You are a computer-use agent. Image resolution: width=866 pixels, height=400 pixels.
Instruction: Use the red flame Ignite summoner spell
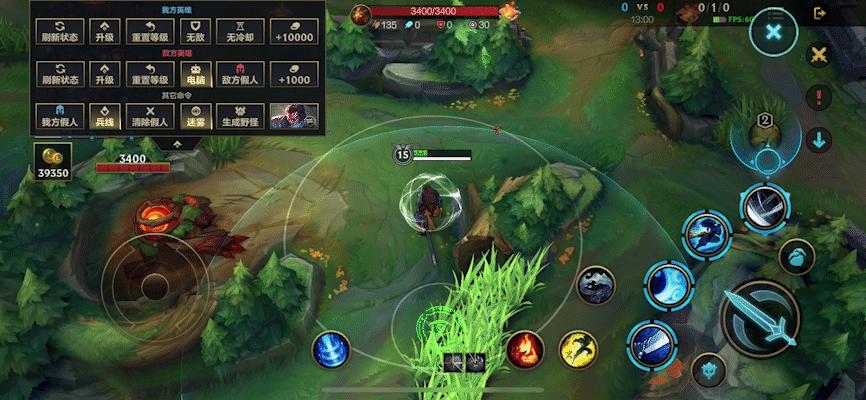[524, 349]
